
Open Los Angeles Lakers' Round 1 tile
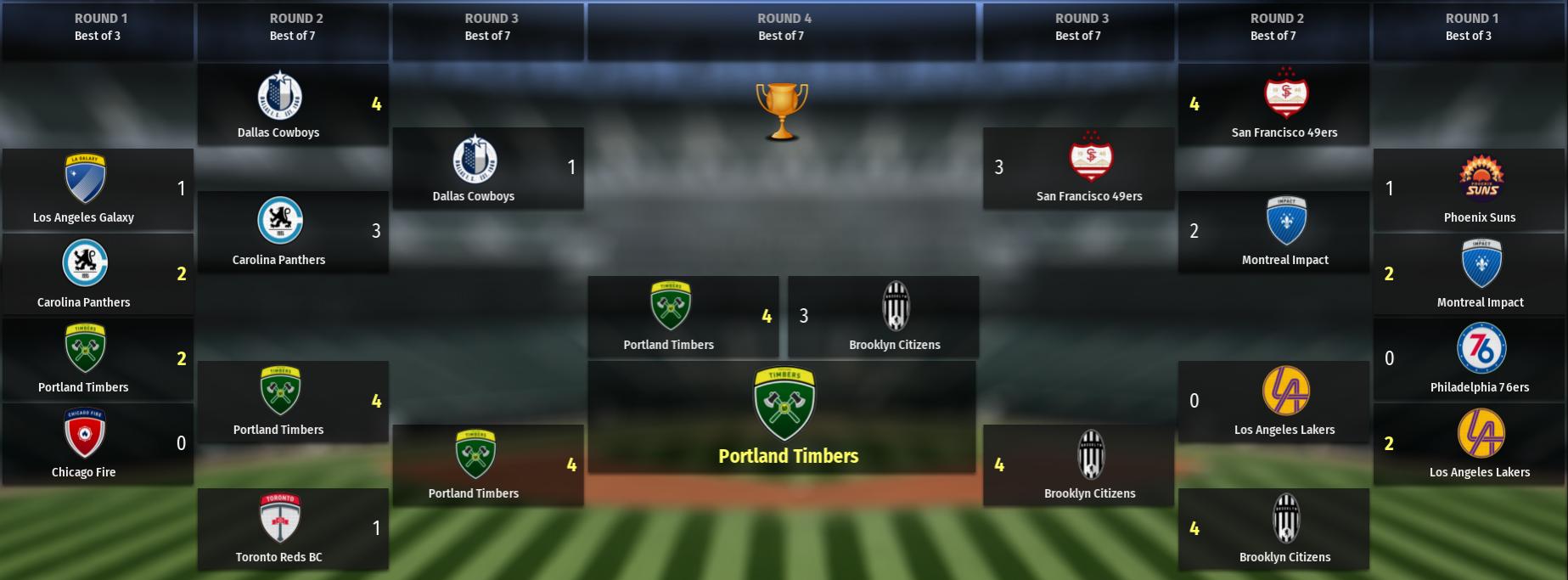coord(1469,444)
